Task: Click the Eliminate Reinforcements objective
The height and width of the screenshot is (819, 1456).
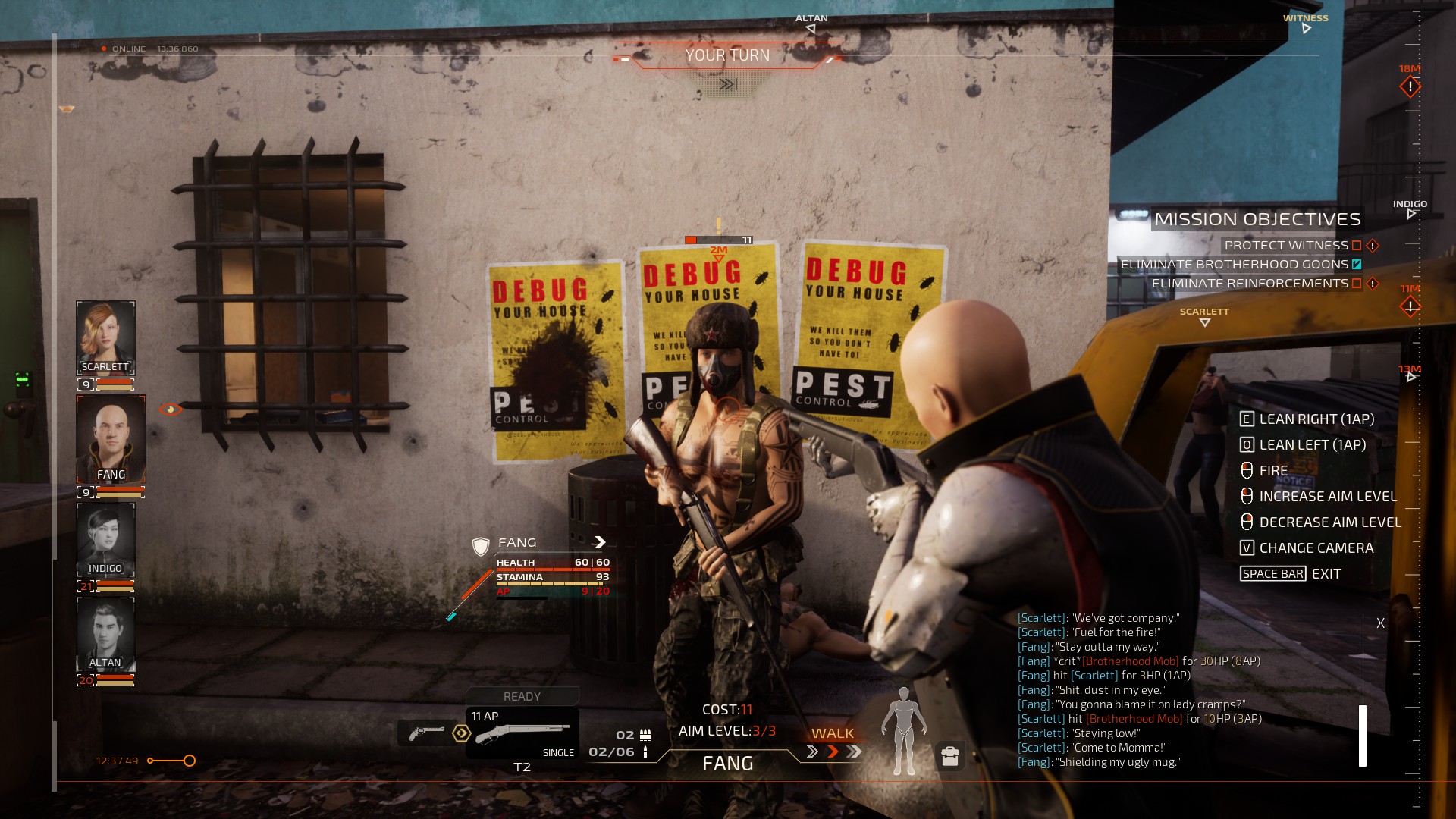Action: 1250,284
